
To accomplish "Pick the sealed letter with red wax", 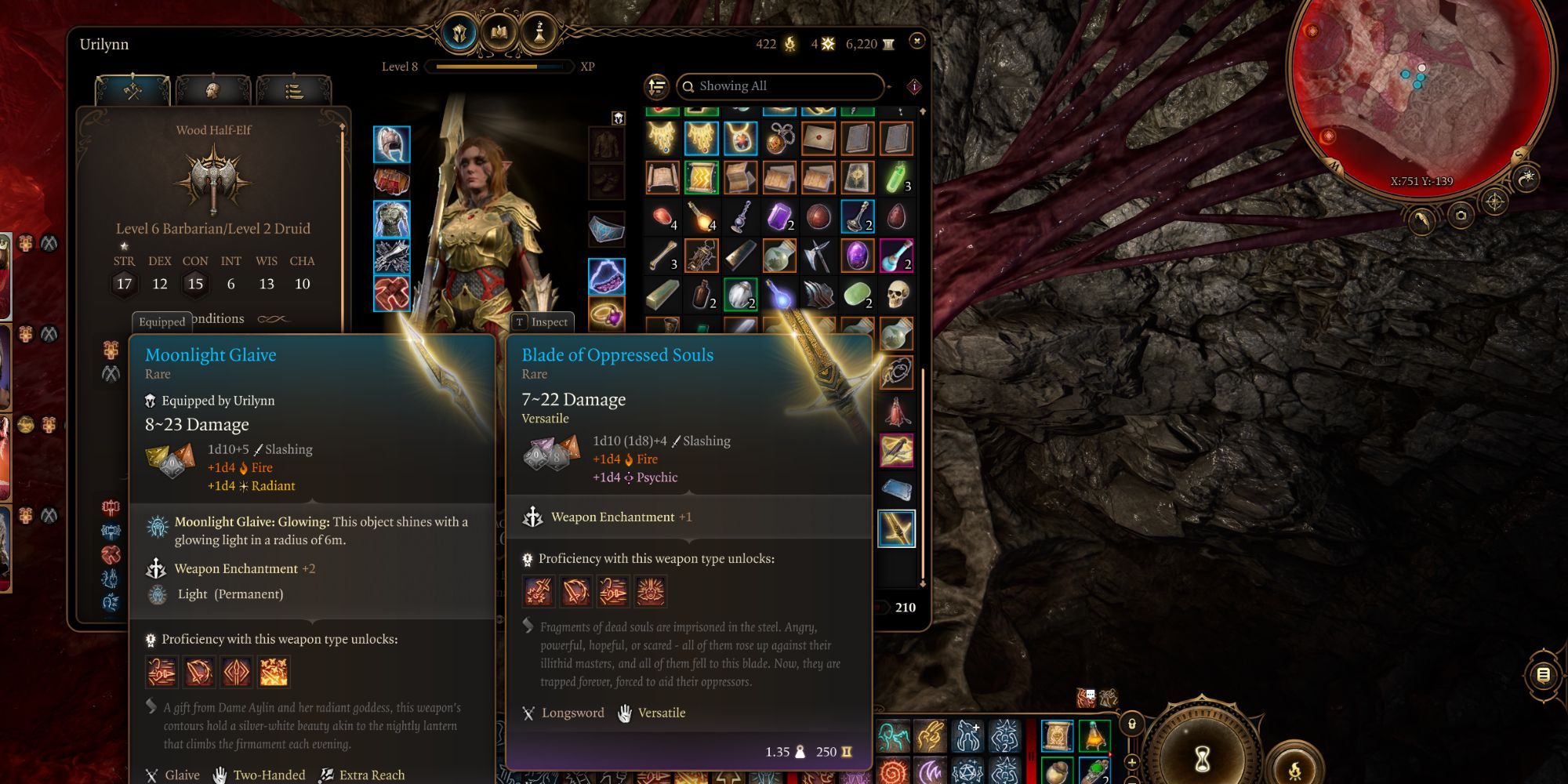I will [818, 139].
